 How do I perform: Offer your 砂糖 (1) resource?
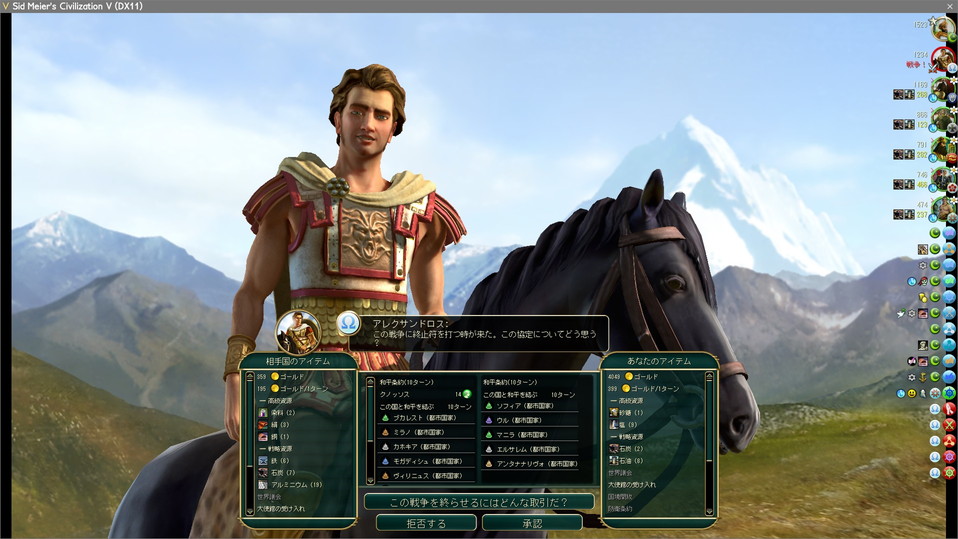(630, 412)
